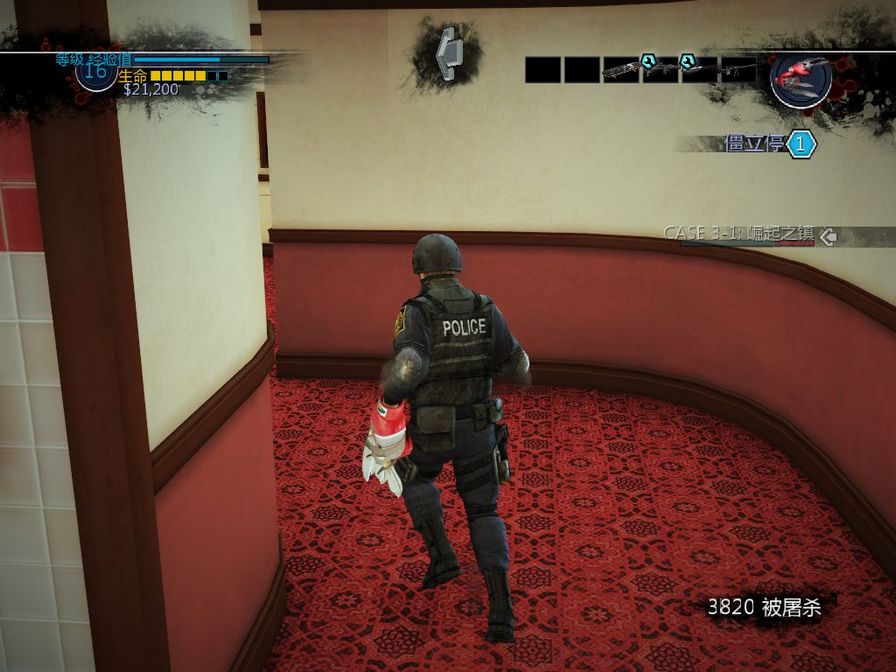Click the grey objective direction arrow

click(x=447, y=54)
